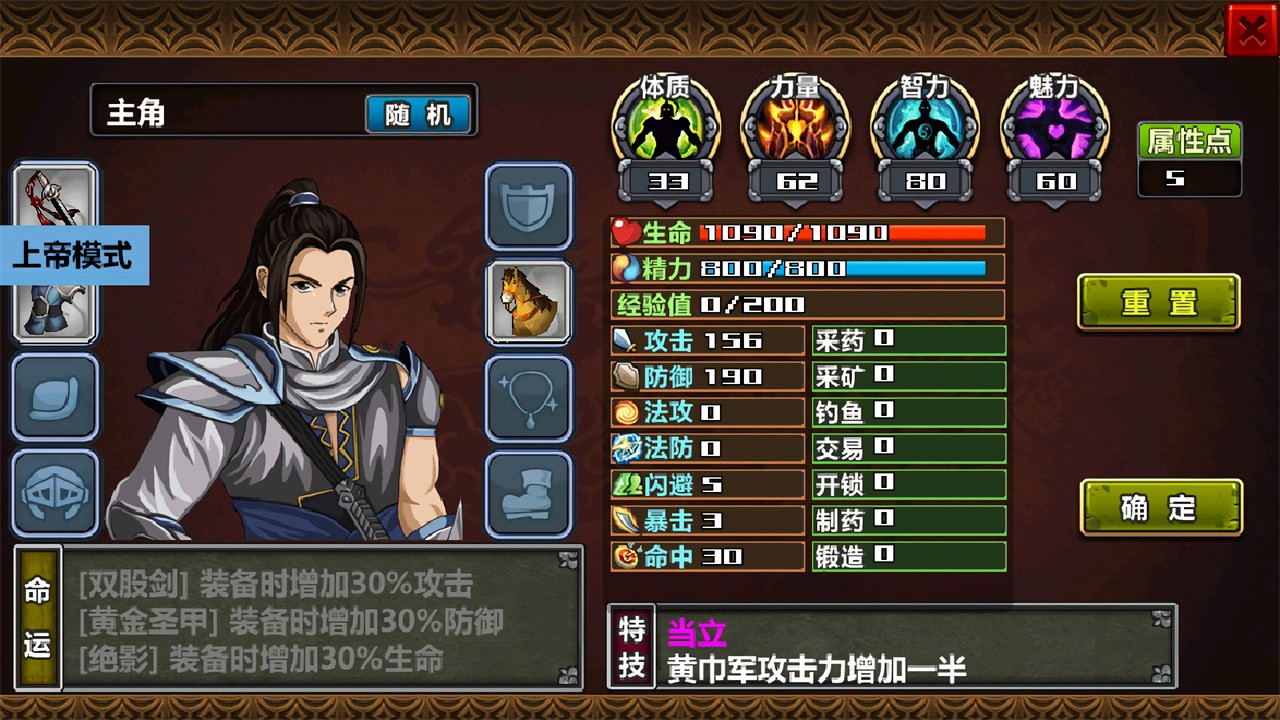Reset attributes with the 重置 button
Screen dimensions: 1280x720
click(x=1158, y=303)
